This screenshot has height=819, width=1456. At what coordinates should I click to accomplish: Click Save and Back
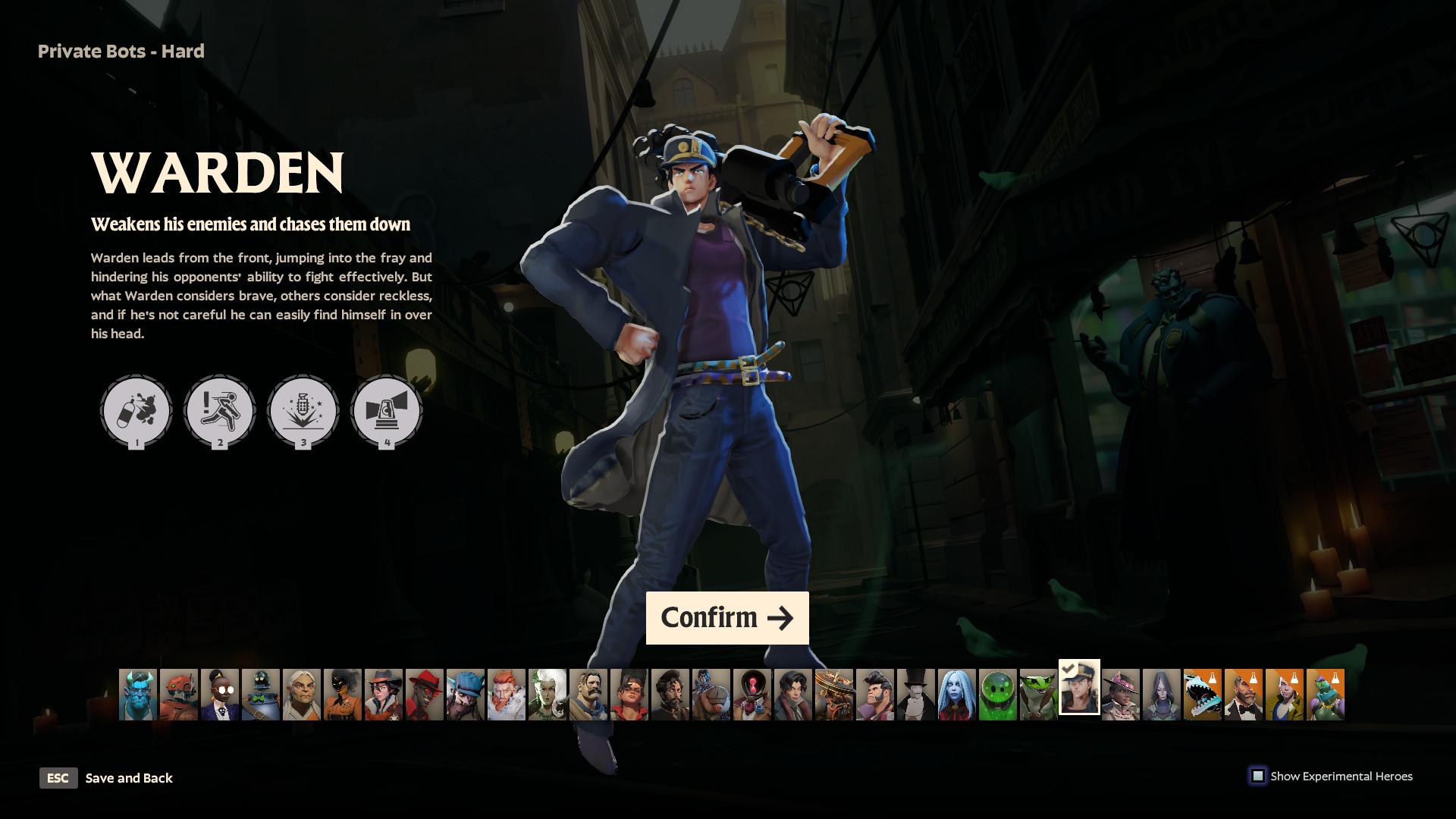pos(129,778)
